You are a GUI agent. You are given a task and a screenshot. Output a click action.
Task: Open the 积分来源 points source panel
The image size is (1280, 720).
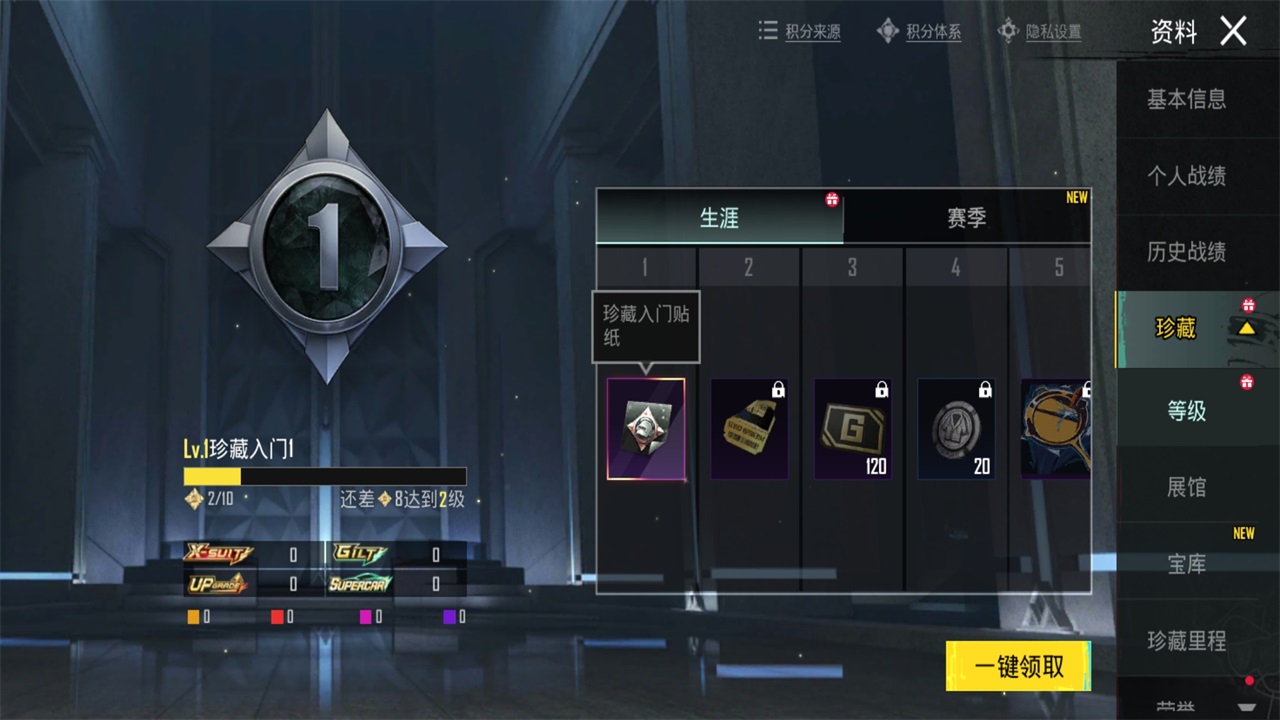coord(800,31)
